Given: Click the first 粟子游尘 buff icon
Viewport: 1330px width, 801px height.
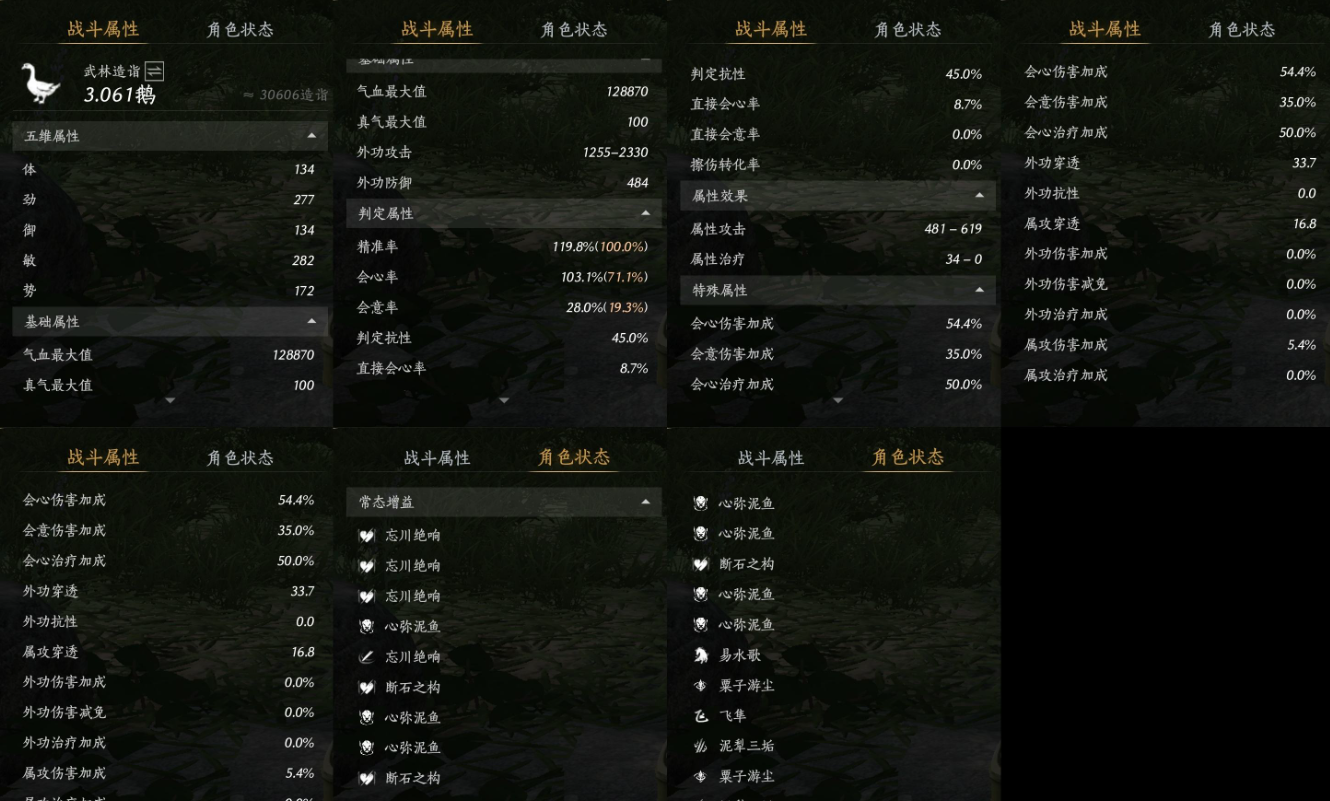Looking at the screenshot, I should coord(701,684).
